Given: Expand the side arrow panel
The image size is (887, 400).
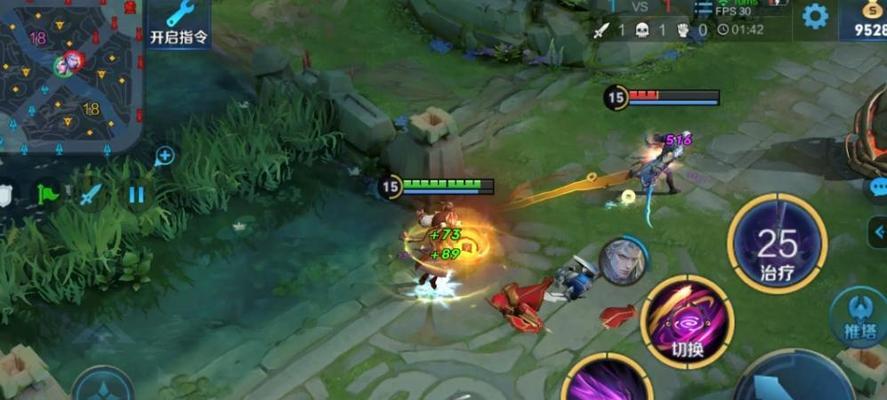Looking at the screenshot, I should [878, 234].
